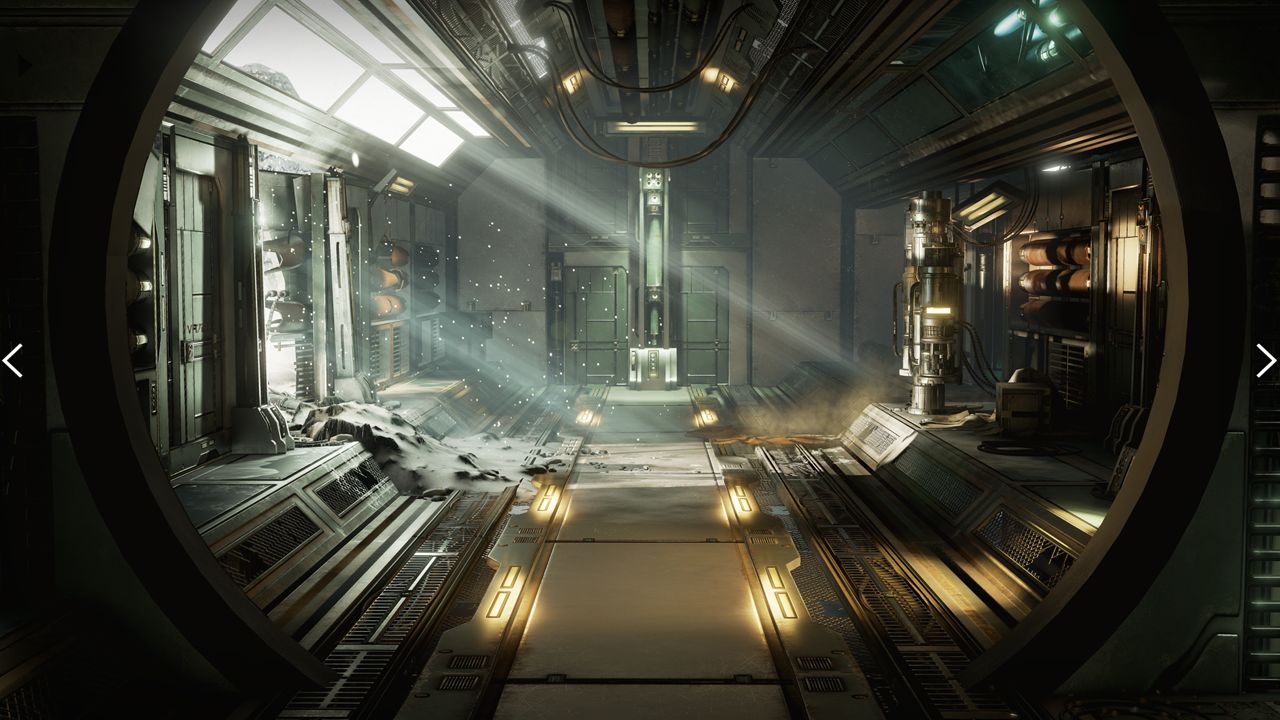1280x720 pixels.
Task: Click the displayed corridor image
Action: tap(640, 360)
